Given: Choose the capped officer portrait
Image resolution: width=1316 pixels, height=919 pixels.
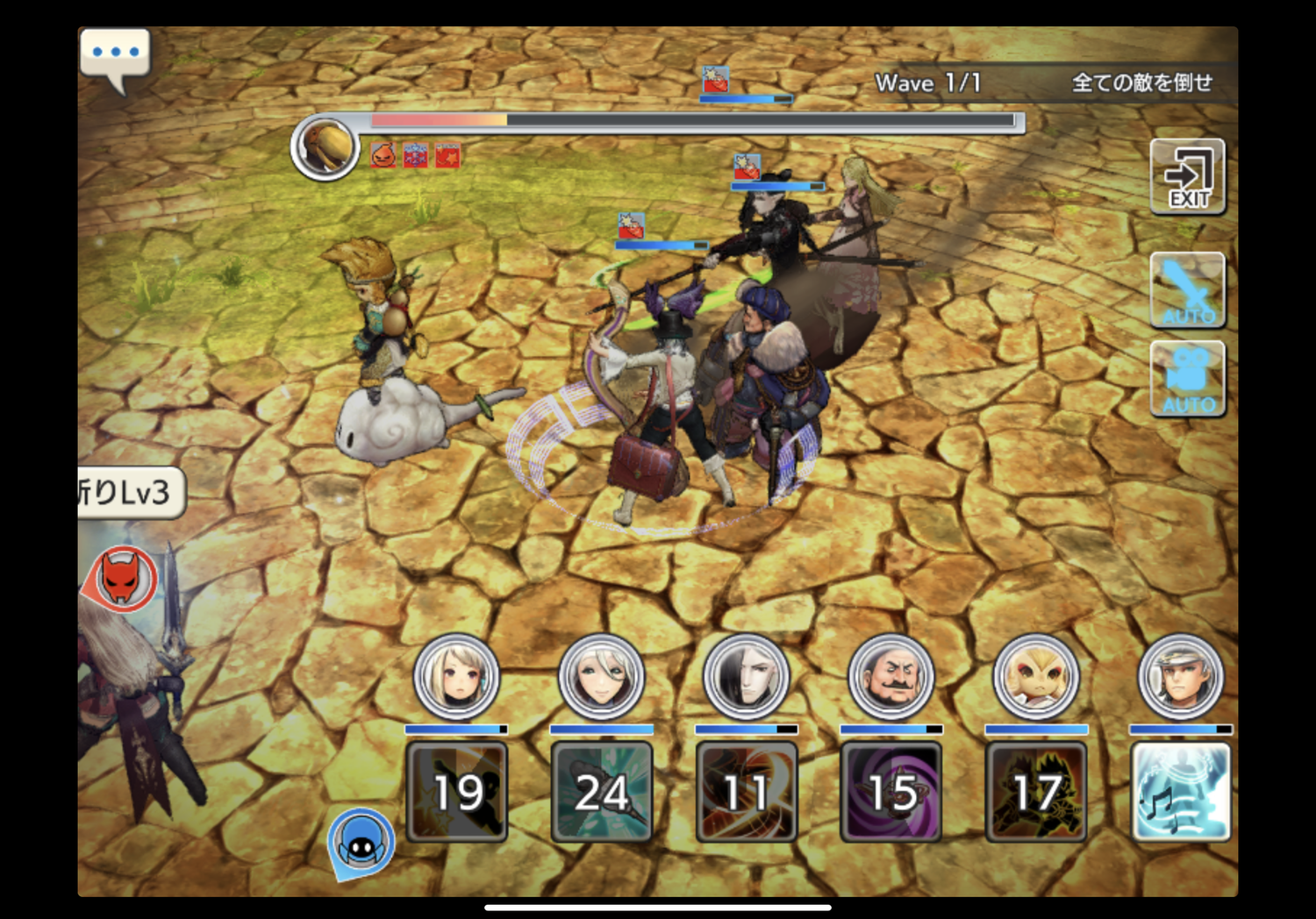Looking at the screenshot, I should [1180, 677].
